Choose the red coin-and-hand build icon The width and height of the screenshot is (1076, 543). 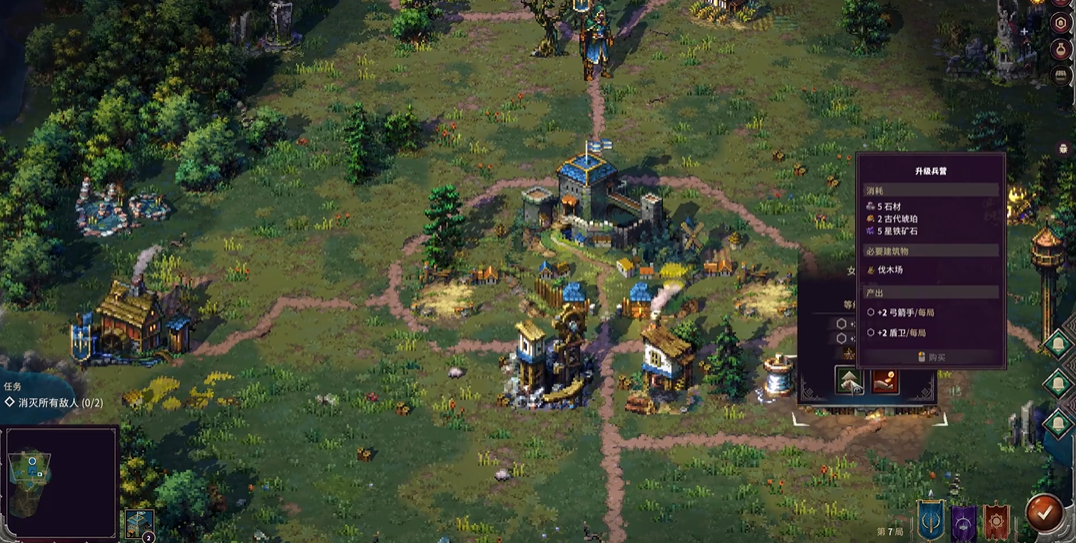885,382
